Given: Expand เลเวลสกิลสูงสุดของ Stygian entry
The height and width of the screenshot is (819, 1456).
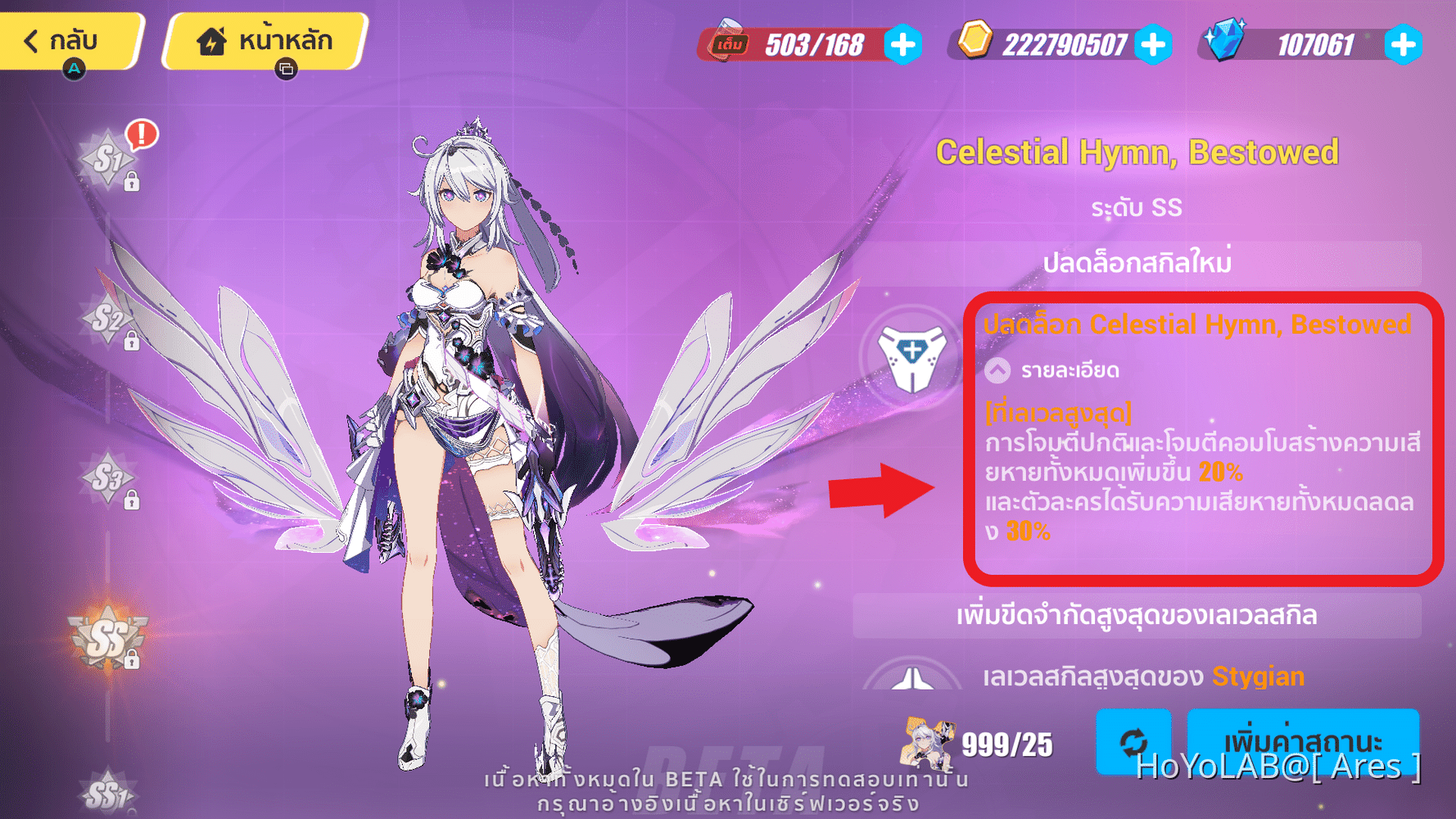Looking at the screenshot, I should coord(1146,677).
